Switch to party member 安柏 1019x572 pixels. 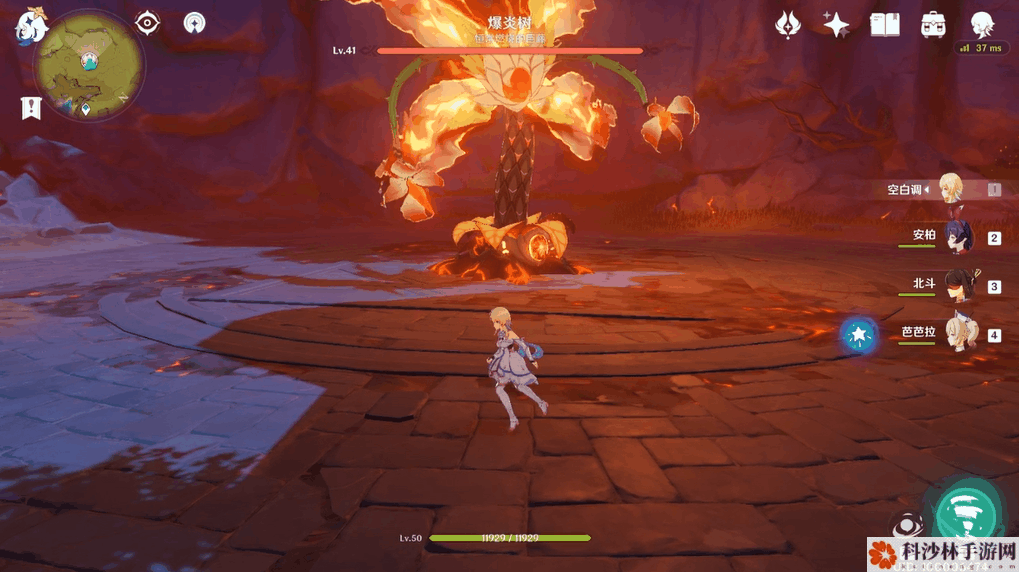(x=952, y=237)
